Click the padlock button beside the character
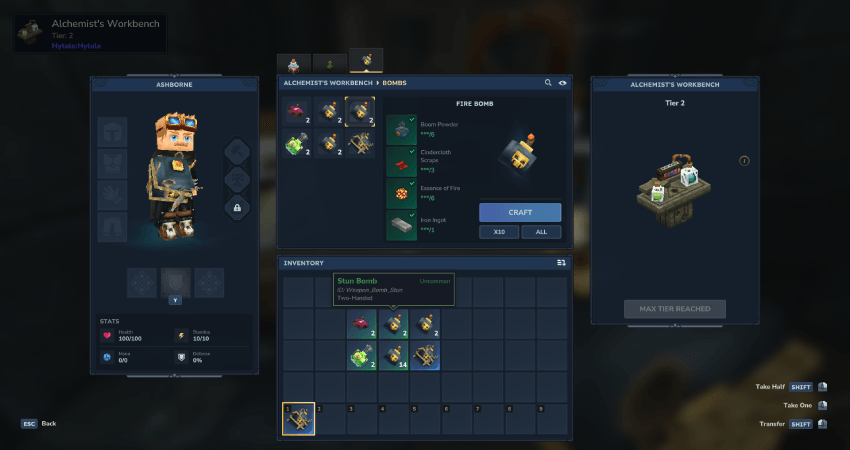The height and width of the screenshot is (450, 850). [237, 207]
